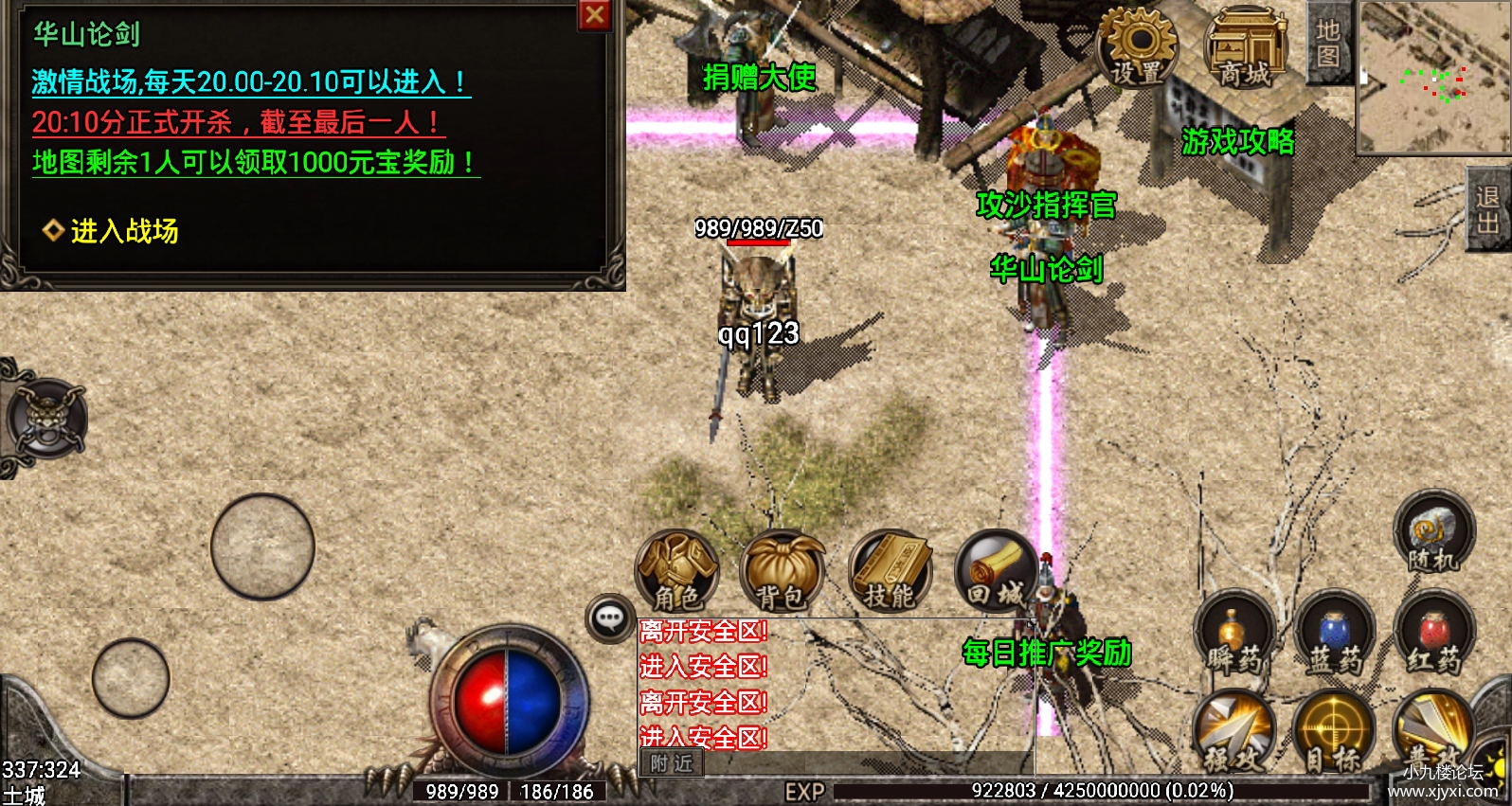Image resolution: width=1512 pixels, height=806 pixels.
Task: Use the 随机 random teleport stone
Action: point(1433,534)
